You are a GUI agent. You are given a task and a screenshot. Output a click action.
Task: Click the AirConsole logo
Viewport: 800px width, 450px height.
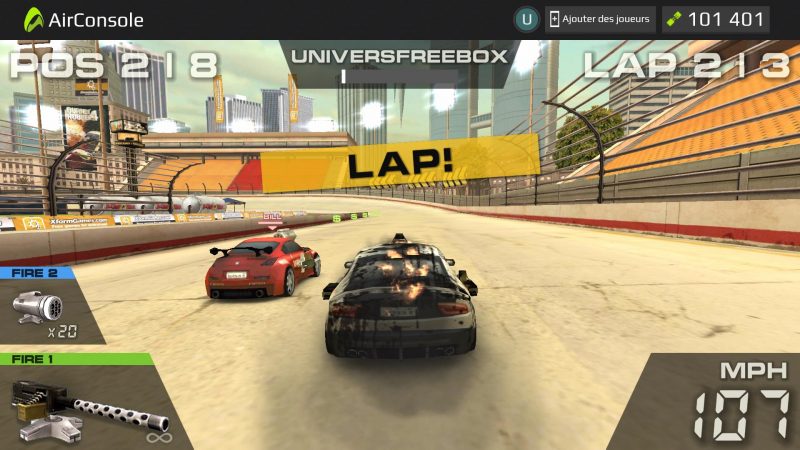point(84,19)
